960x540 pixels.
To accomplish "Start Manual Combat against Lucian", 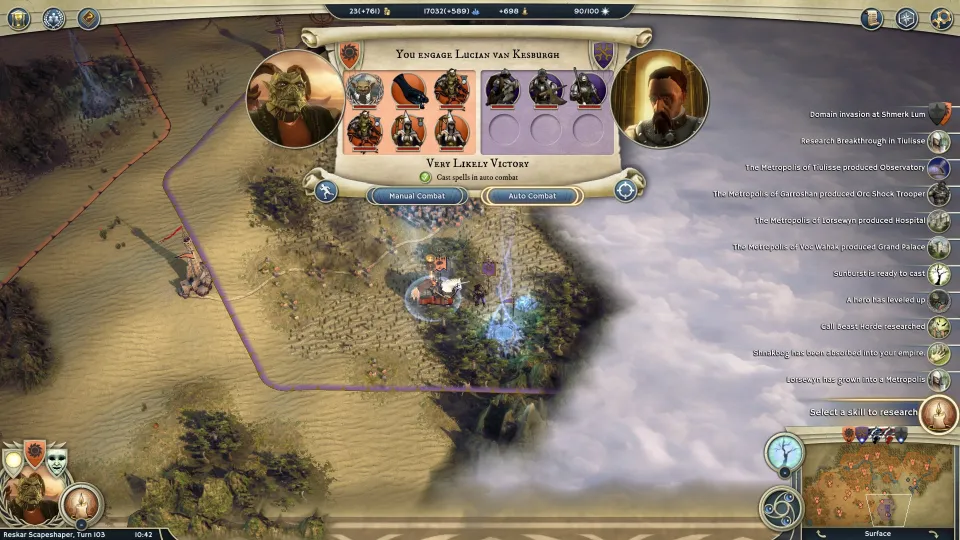I will (417, 196).
